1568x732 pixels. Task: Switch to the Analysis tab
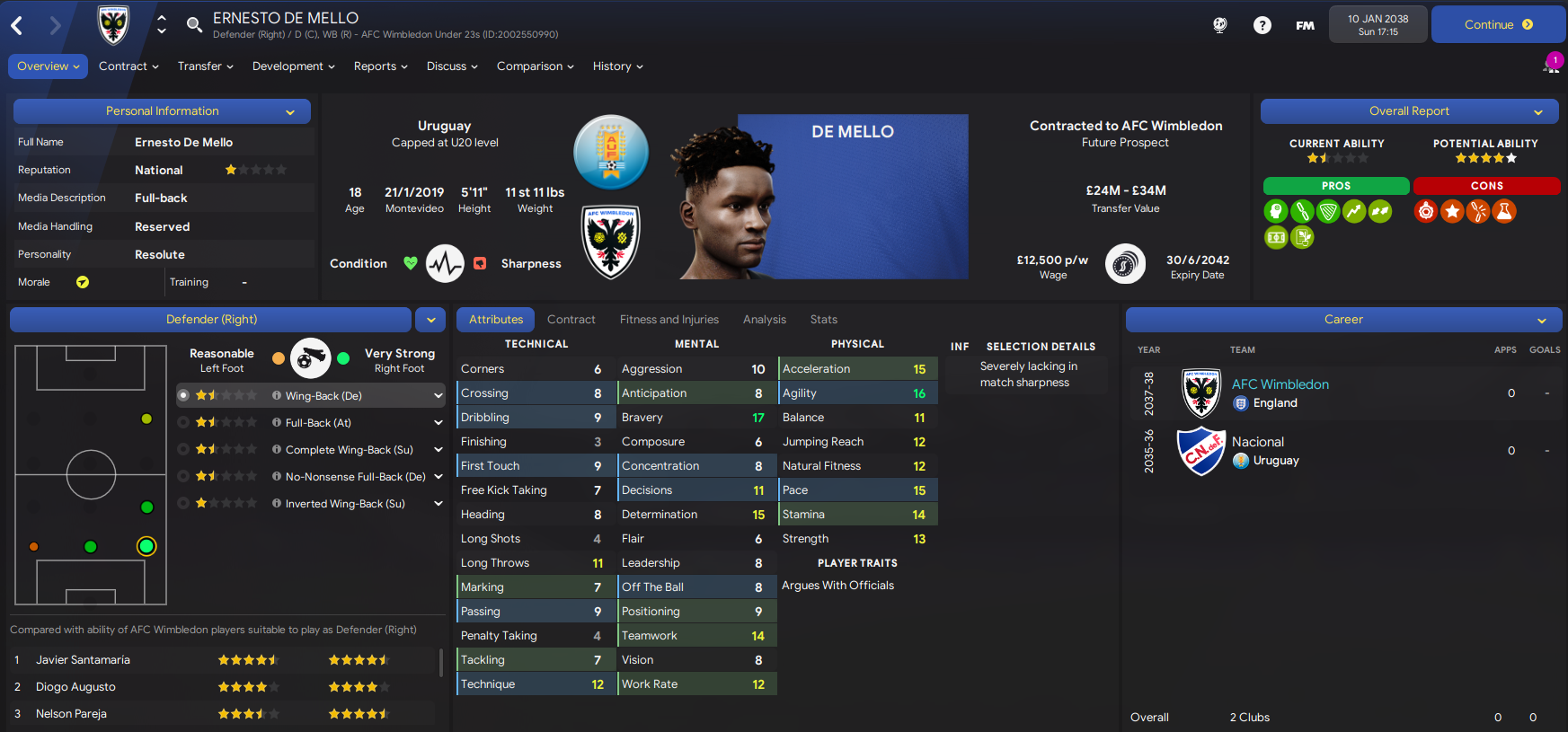click(764, 320)
